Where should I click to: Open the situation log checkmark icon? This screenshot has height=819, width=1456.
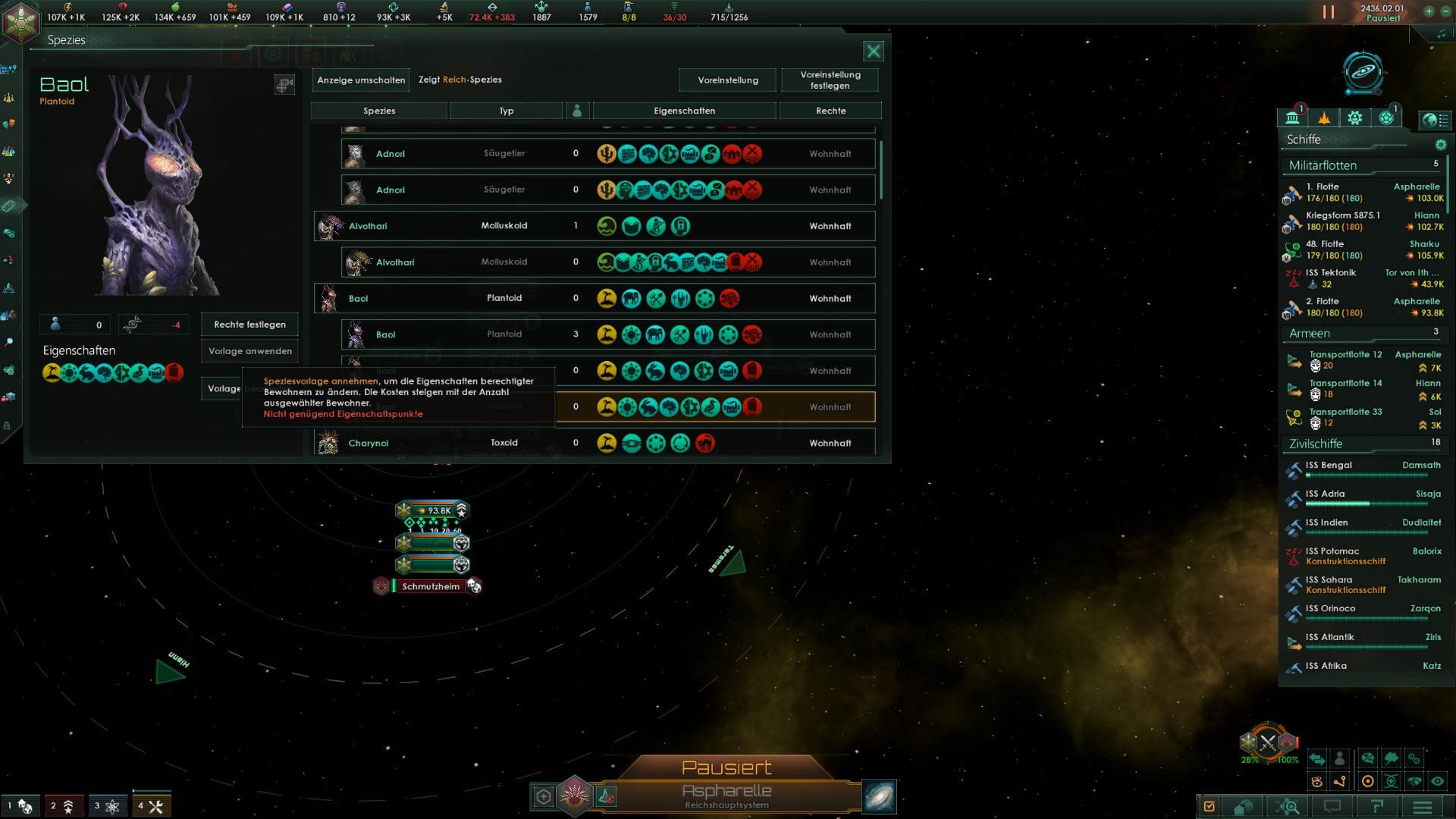pyautogui.click(x=1210, y=807)
